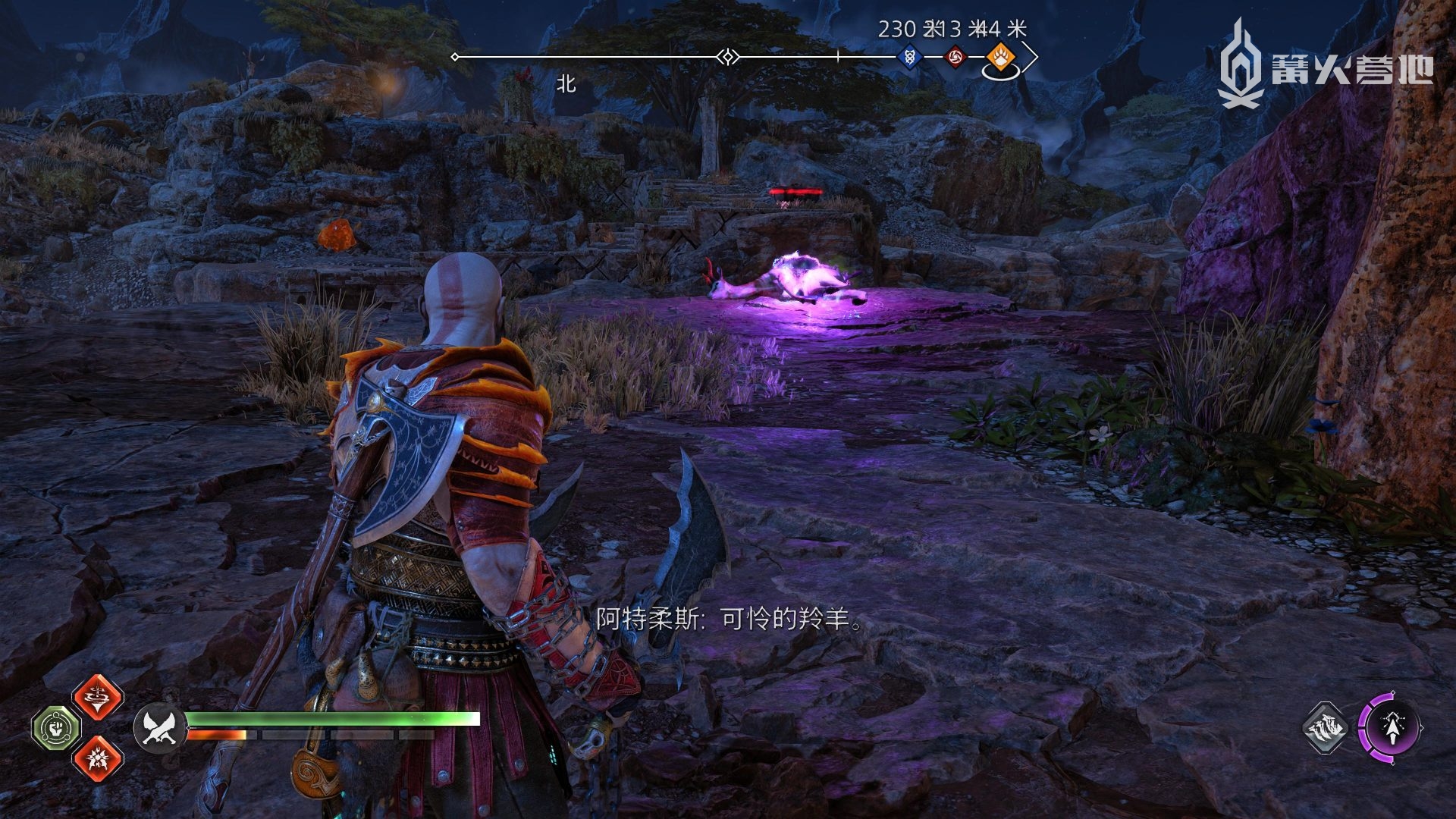This screenshot has width=1456, height=819.
Task: Trigger the lower red burst runic attack
Action: [x=98, y=758]
